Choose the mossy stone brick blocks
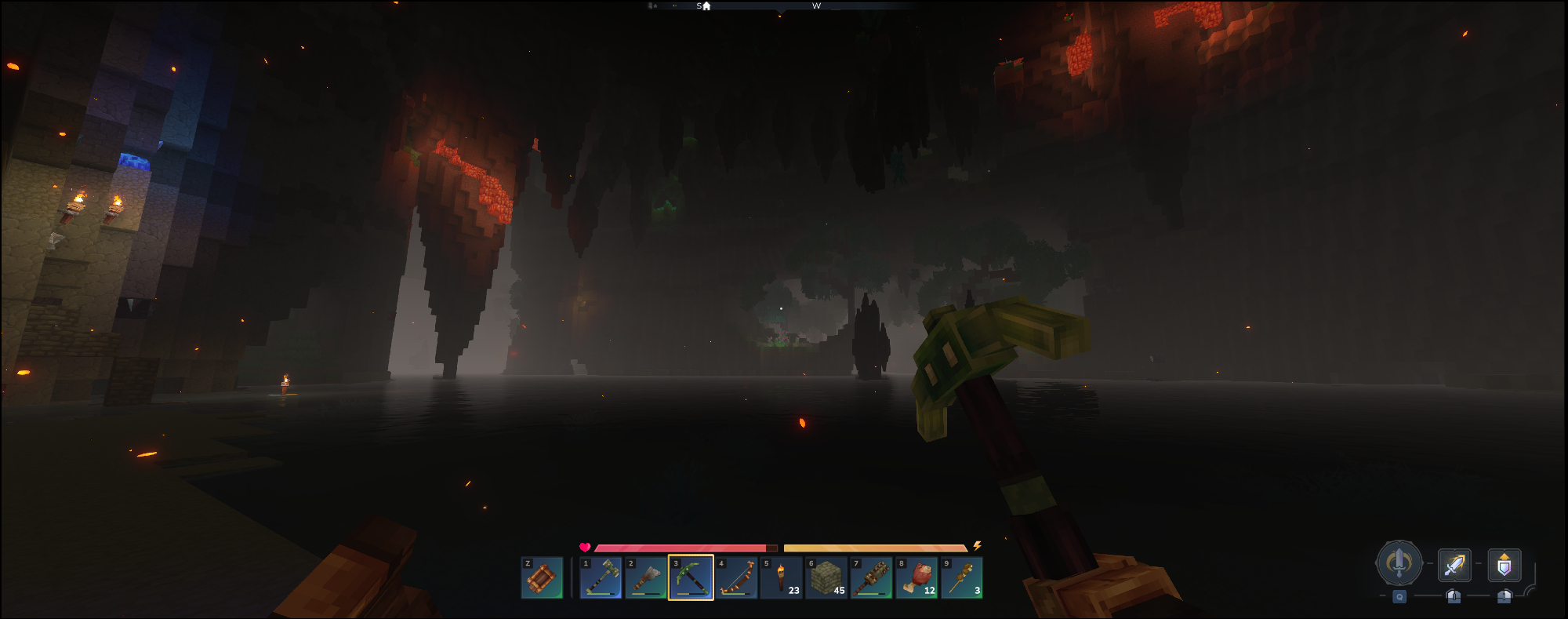Screen dimensions: 1568x619 pyautogui.click(x=826, y=578)
